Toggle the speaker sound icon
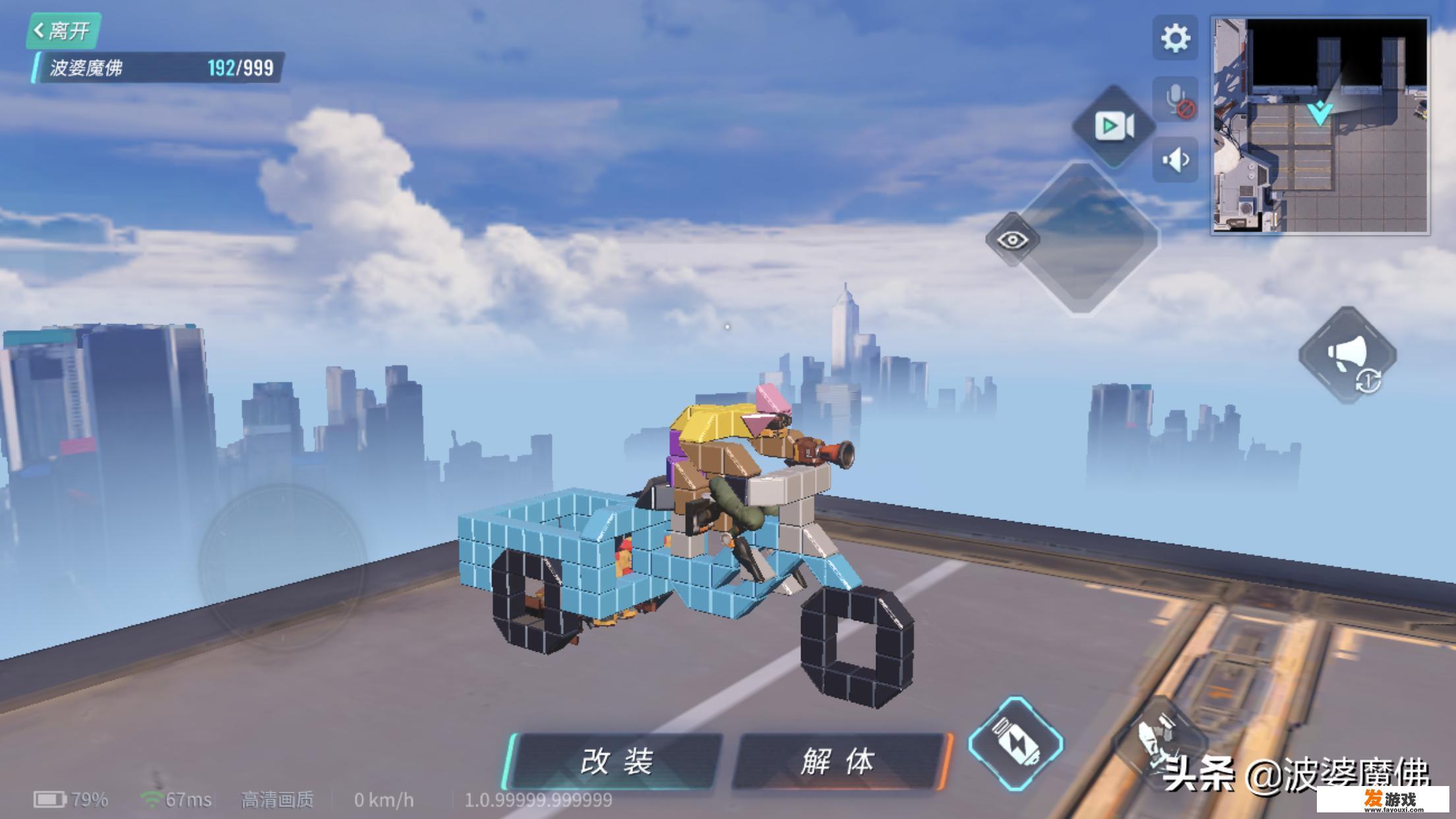The height and width of the screenshot is (819, 1456). point(1175,160)
